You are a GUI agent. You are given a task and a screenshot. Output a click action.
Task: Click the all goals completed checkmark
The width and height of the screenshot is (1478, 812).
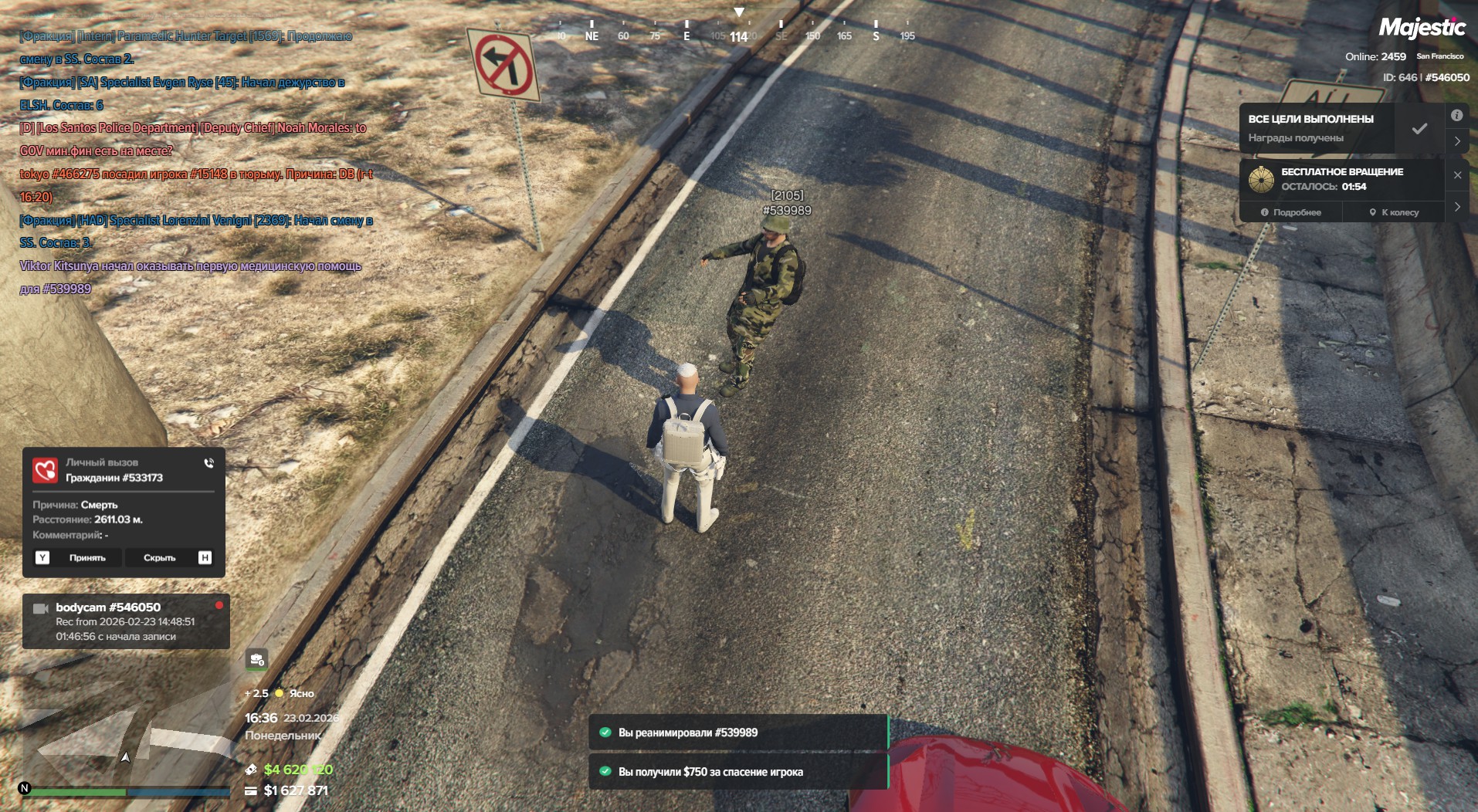click(1419, 129)
